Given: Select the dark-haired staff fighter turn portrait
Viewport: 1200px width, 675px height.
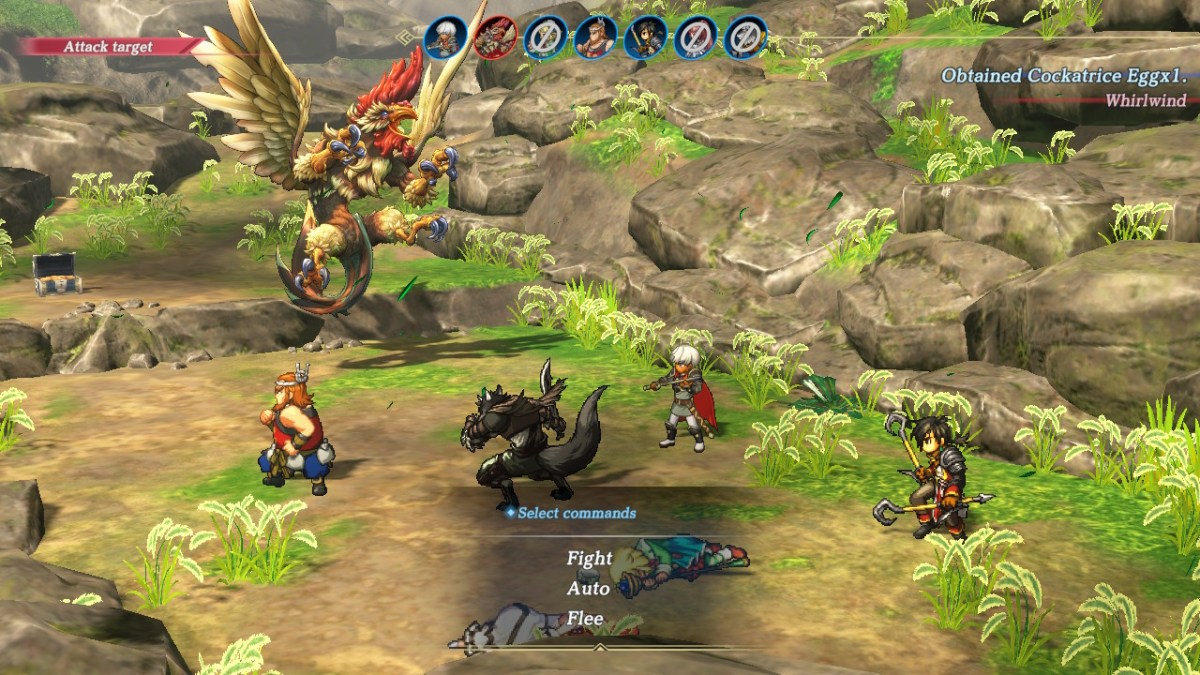Looking at the screenshot, I should [645, 38].
